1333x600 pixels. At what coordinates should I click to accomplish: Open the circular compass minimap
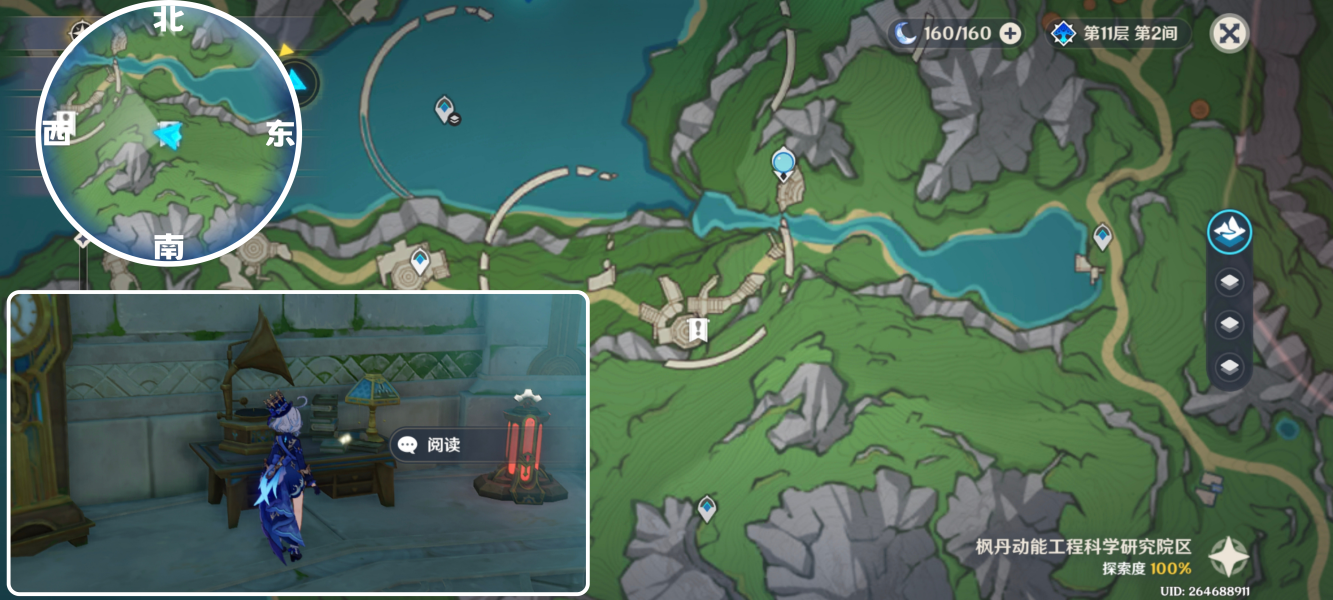coord(168,134)
